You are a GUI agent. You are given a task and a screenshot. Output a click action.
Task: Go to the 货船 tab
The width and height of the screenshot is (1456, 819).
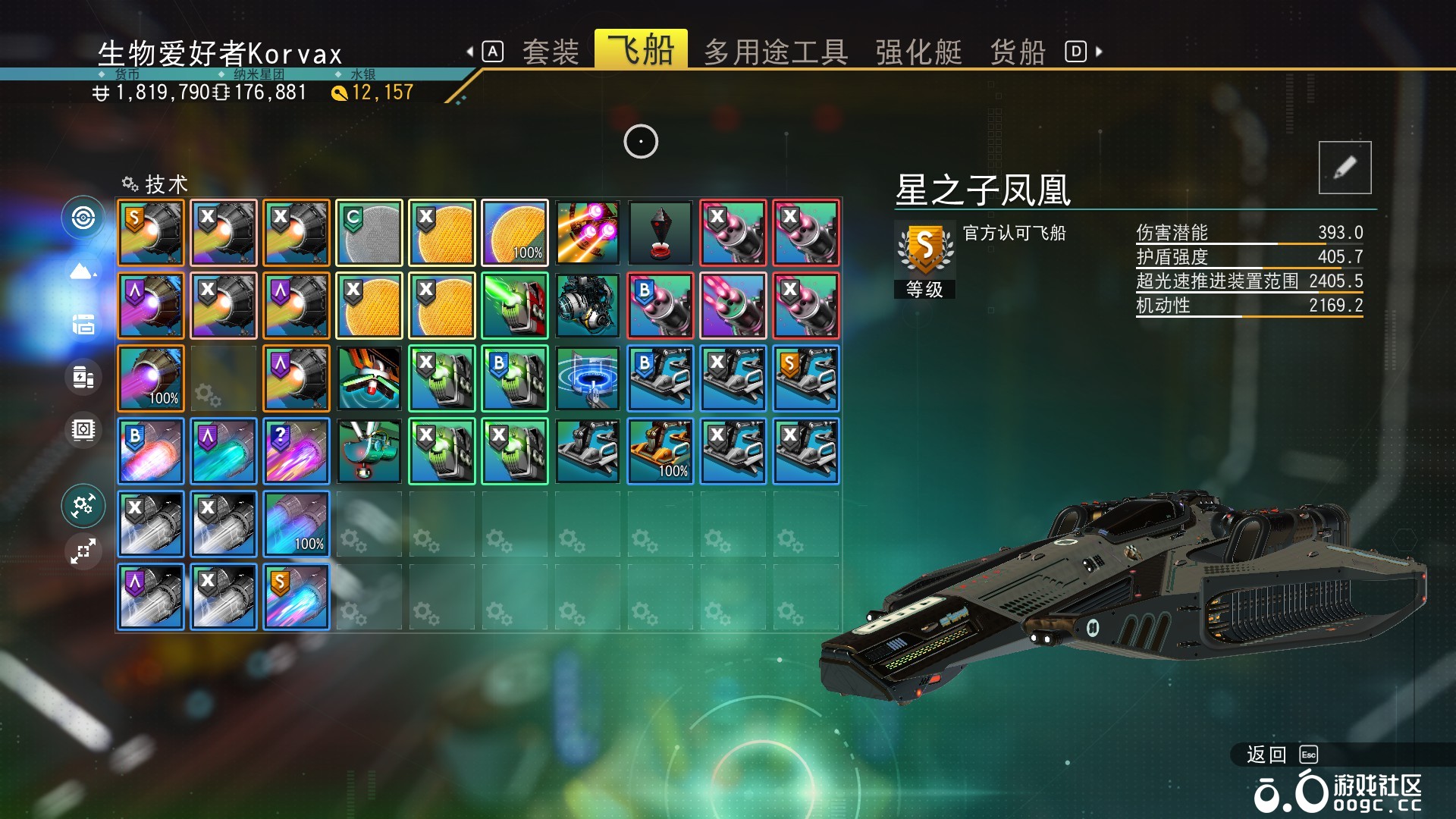point(1018,52)
